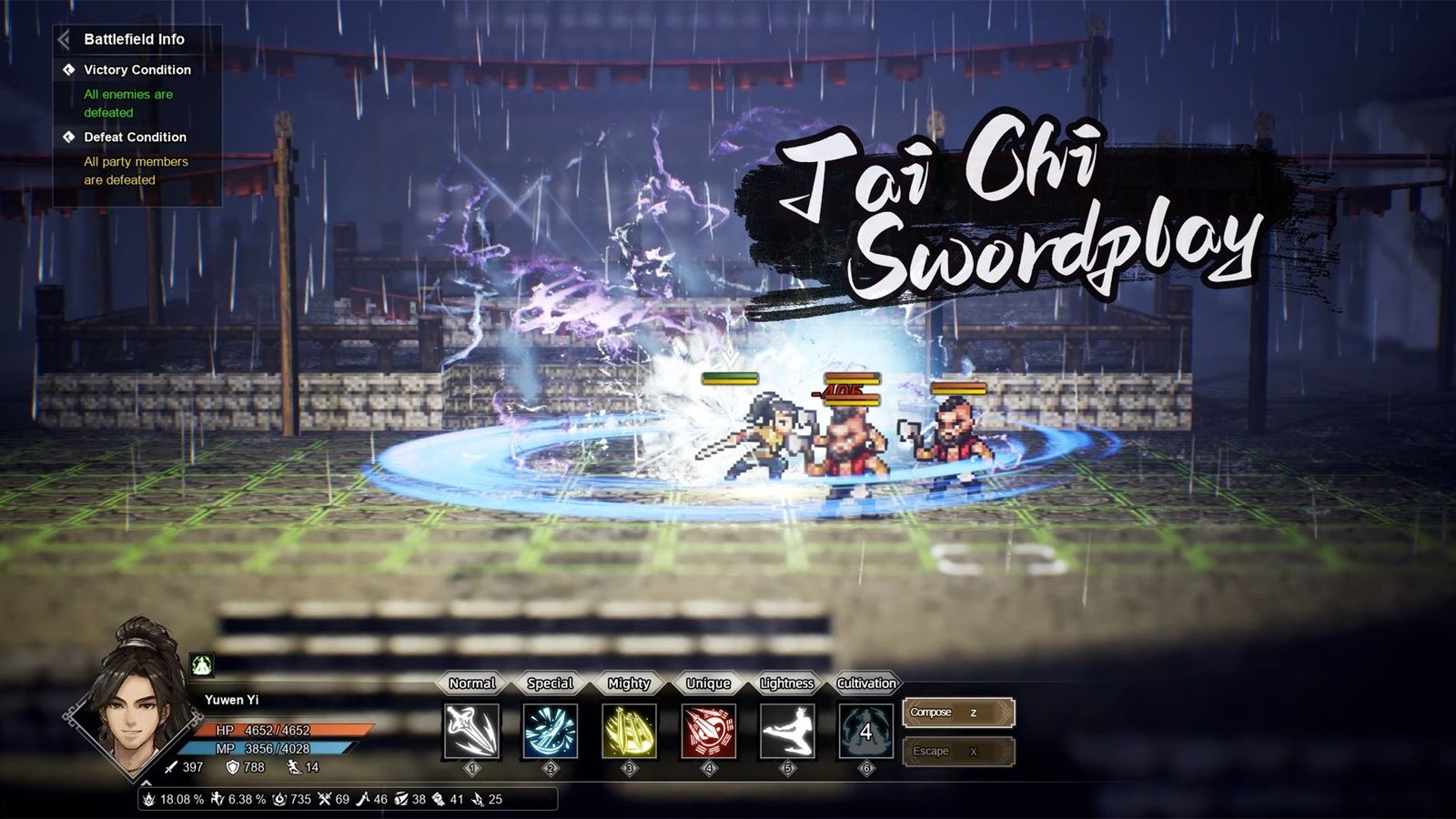The width and height of the screenshot is (1456, 819).
Task: Select the Mighty yellow blades skill icon
Action: point(628,732)
